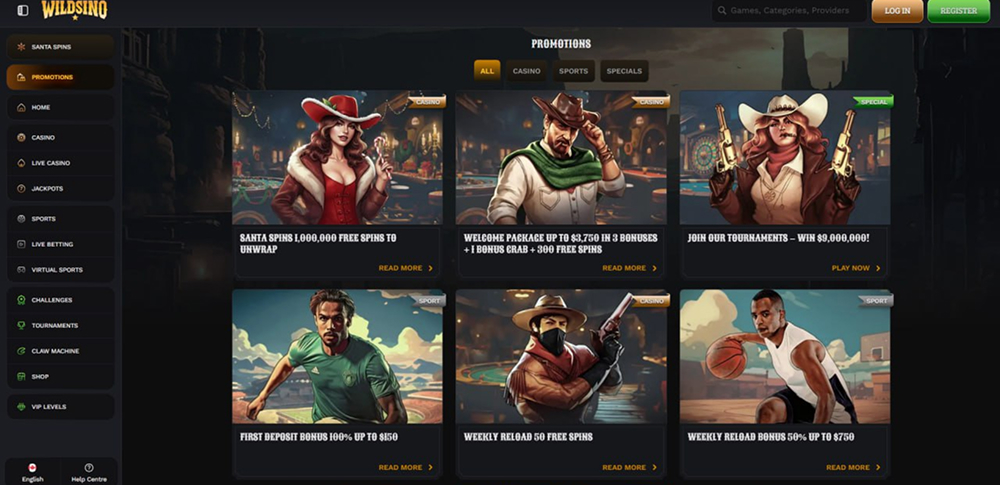Viewport: 1000px width, 485px height.
Task: View the Challenges page
Action: pos(59,300)
